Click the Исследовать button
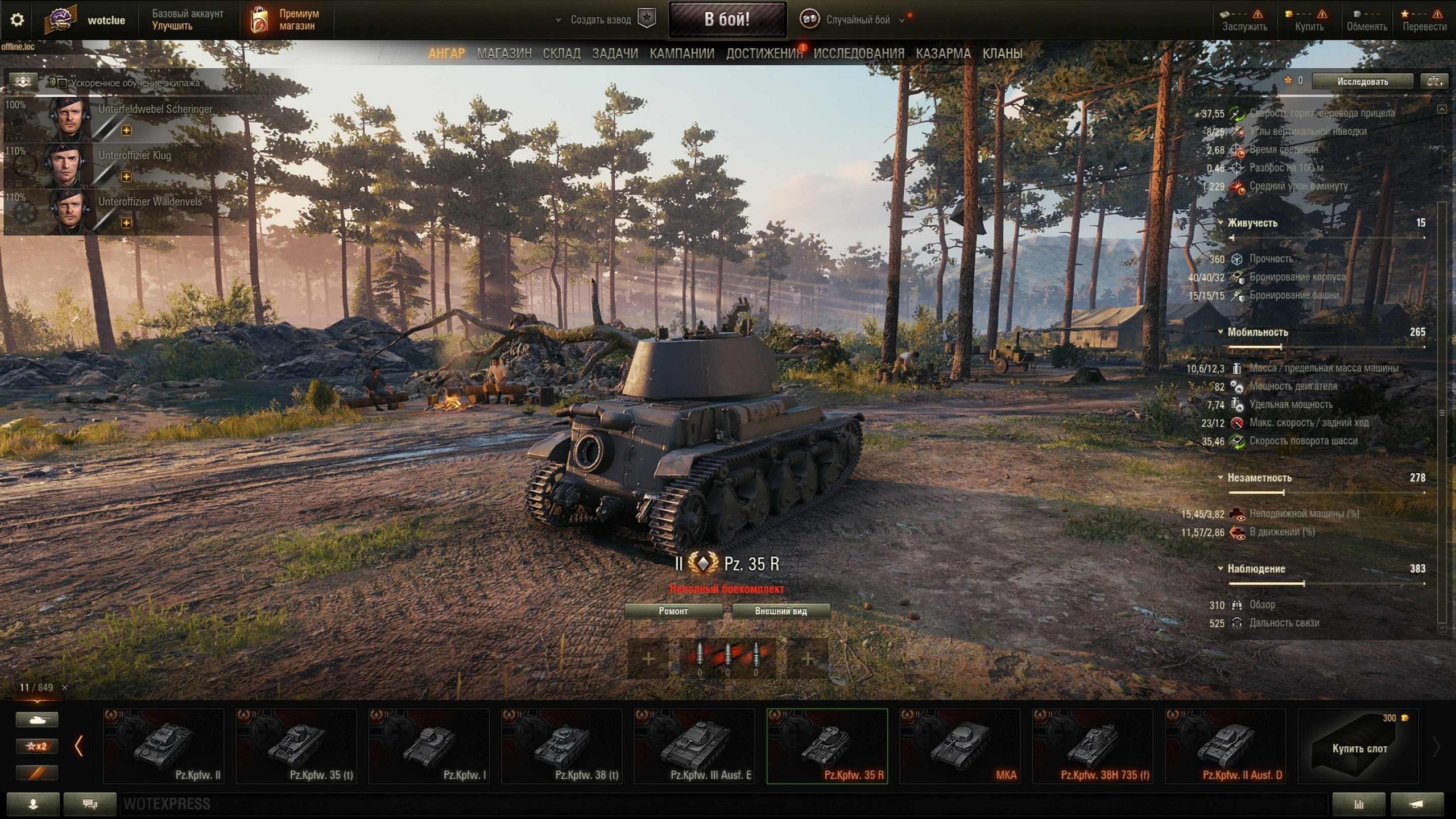Screen dimensions: 1456x819 (1362, 81)
